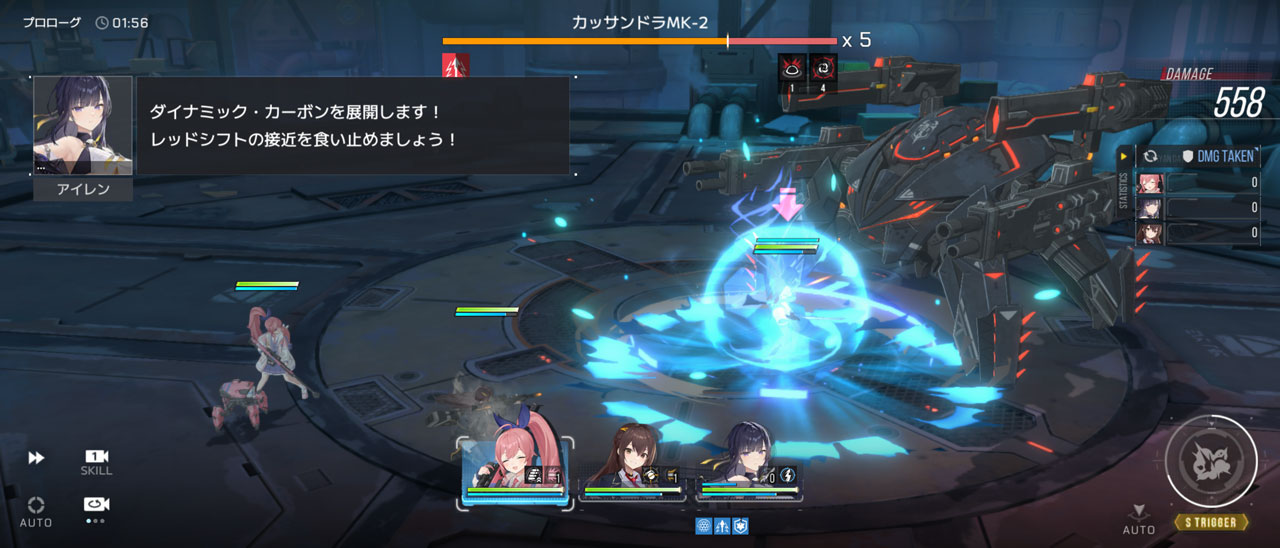Screen dimensions: 1280x548
Task: Activate the lightning bolt skill icon
Action: coord(787,475)
